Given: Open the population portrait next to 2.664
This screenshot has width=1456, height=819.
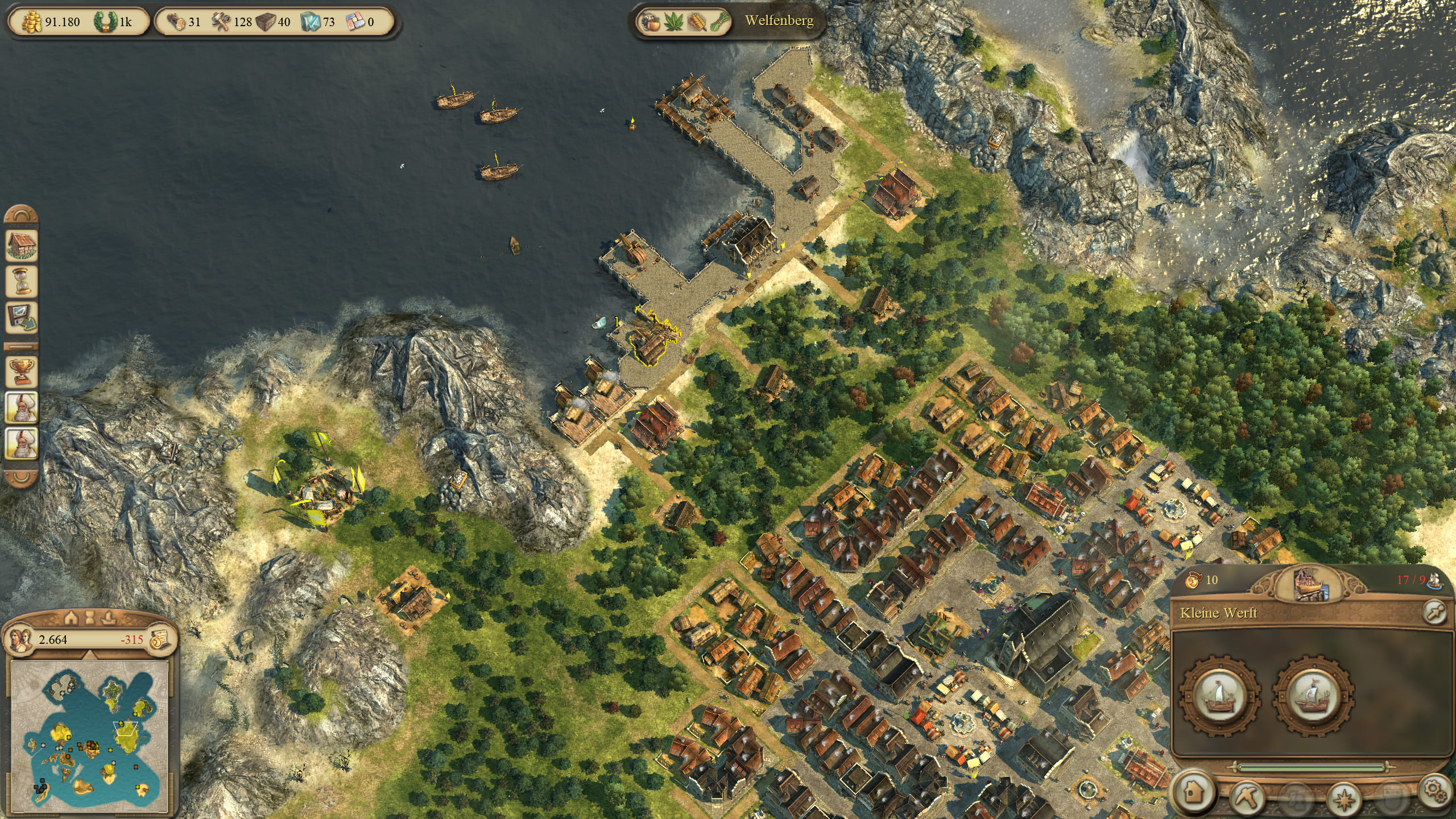Looking at the screenshot, I should [20, 639].
